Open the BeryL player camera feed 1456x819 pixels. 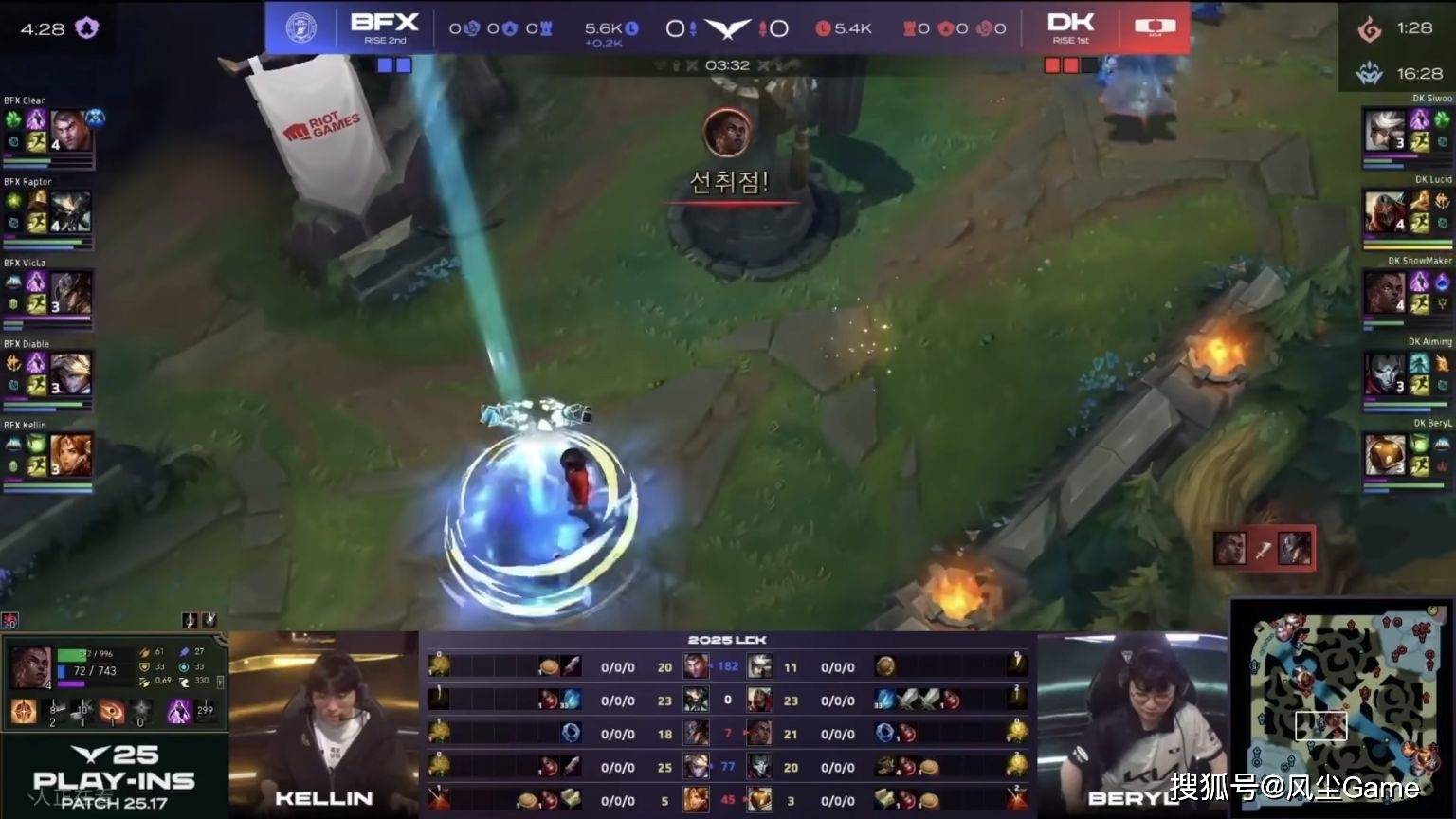click(x=1132, y=722)
